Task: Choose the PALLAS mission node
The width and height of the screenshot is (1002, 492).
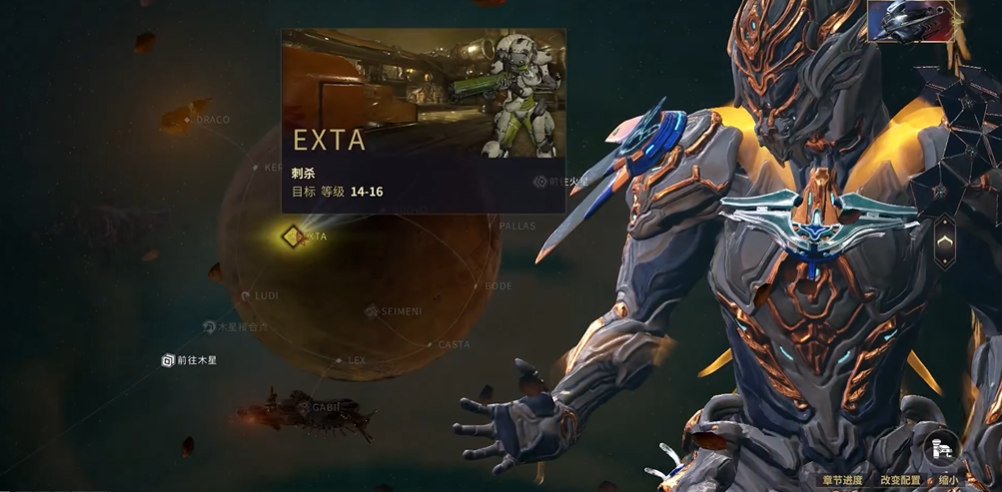Action: 516,227
